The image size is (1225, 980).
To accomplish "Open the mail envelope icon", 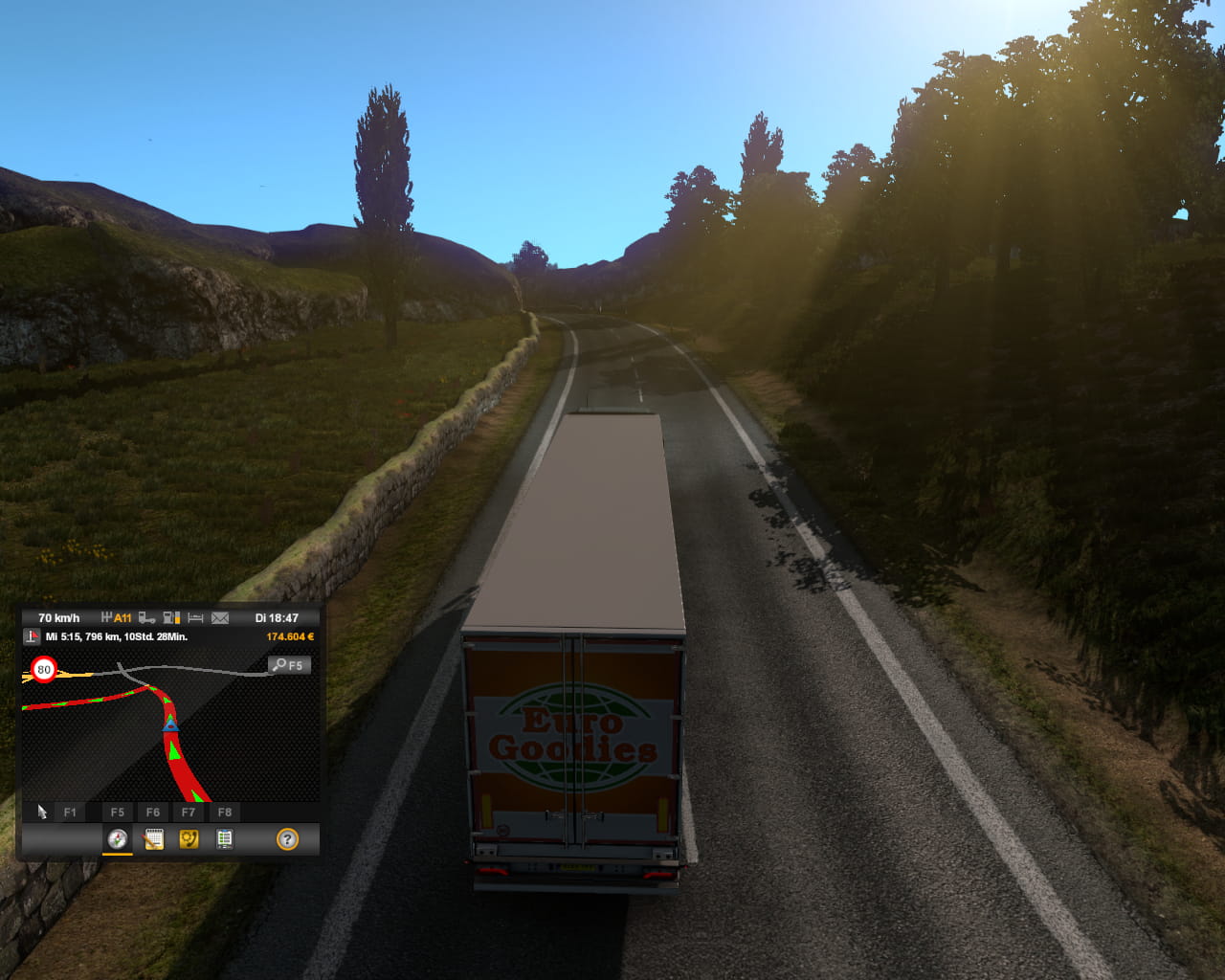I will (220, 618).
